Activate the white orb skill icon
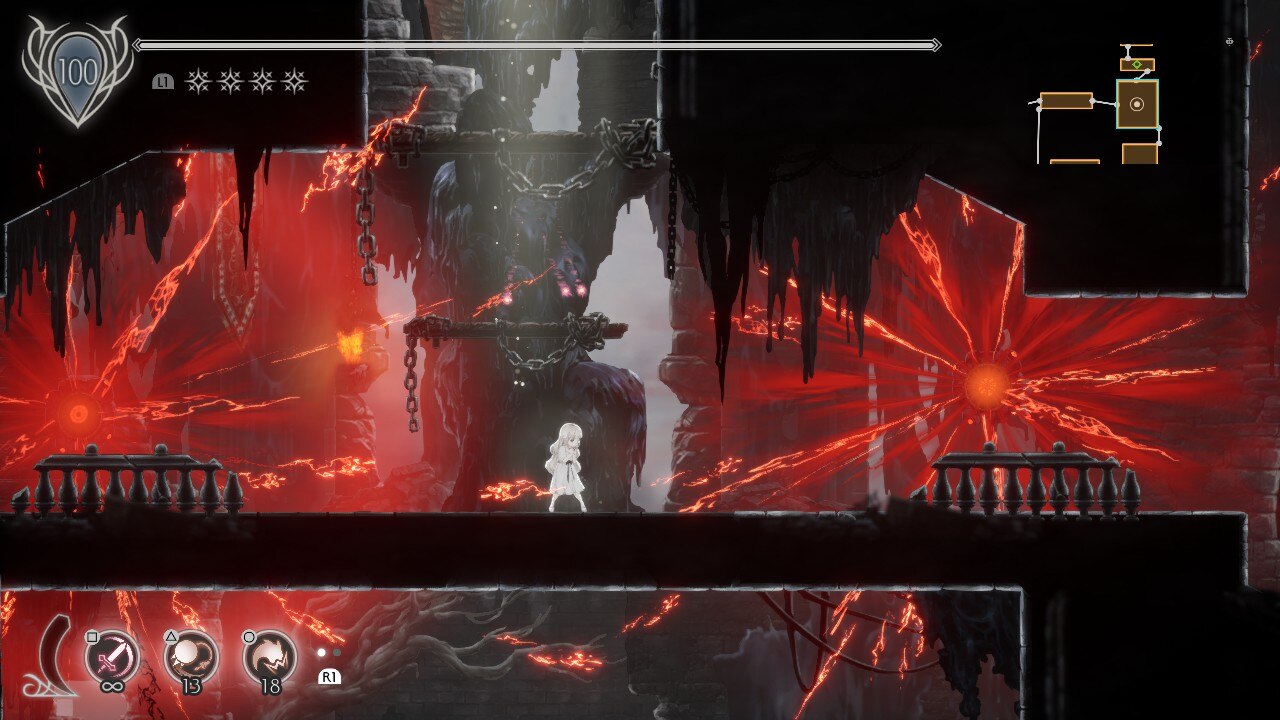This screenshot has width=1280, height=720. [x=190, y=655]
